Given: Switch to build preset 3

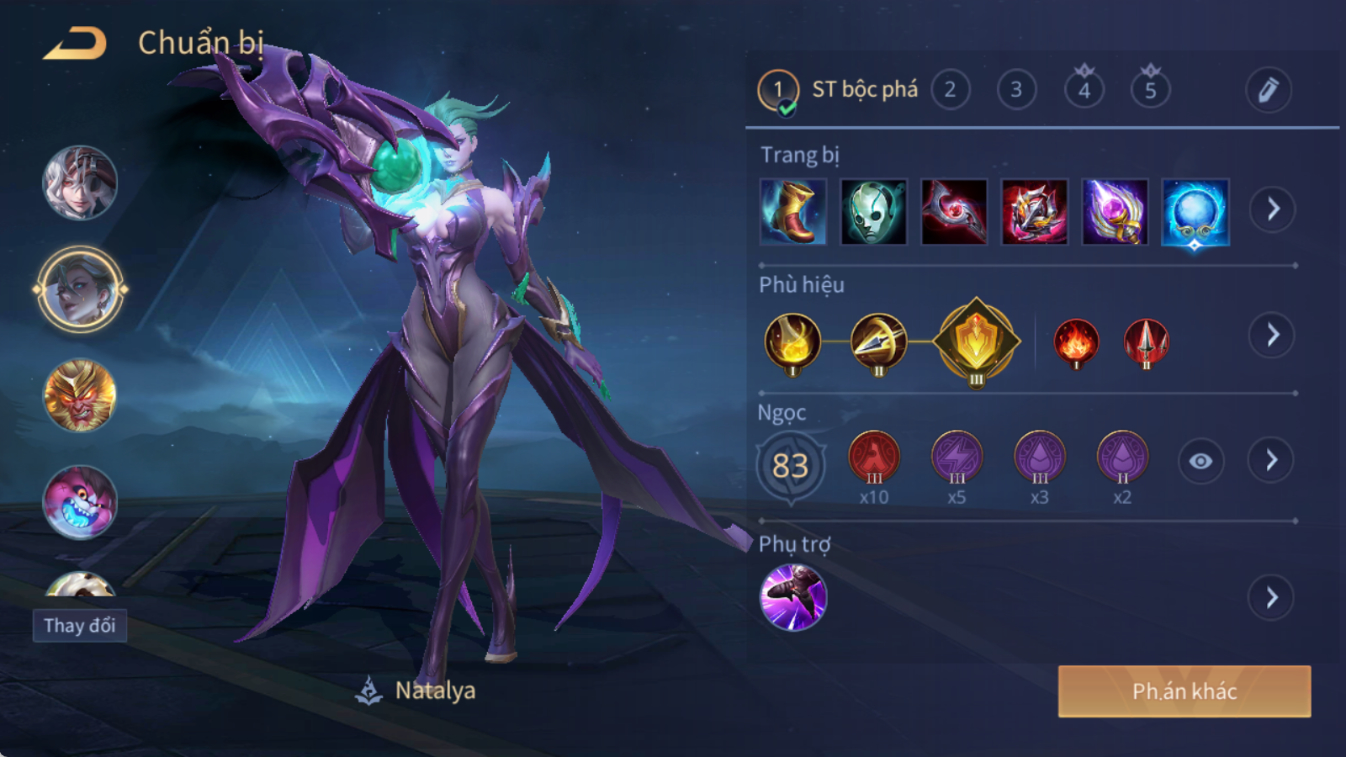Looking at the screenshot, I should pos(1016,90).
